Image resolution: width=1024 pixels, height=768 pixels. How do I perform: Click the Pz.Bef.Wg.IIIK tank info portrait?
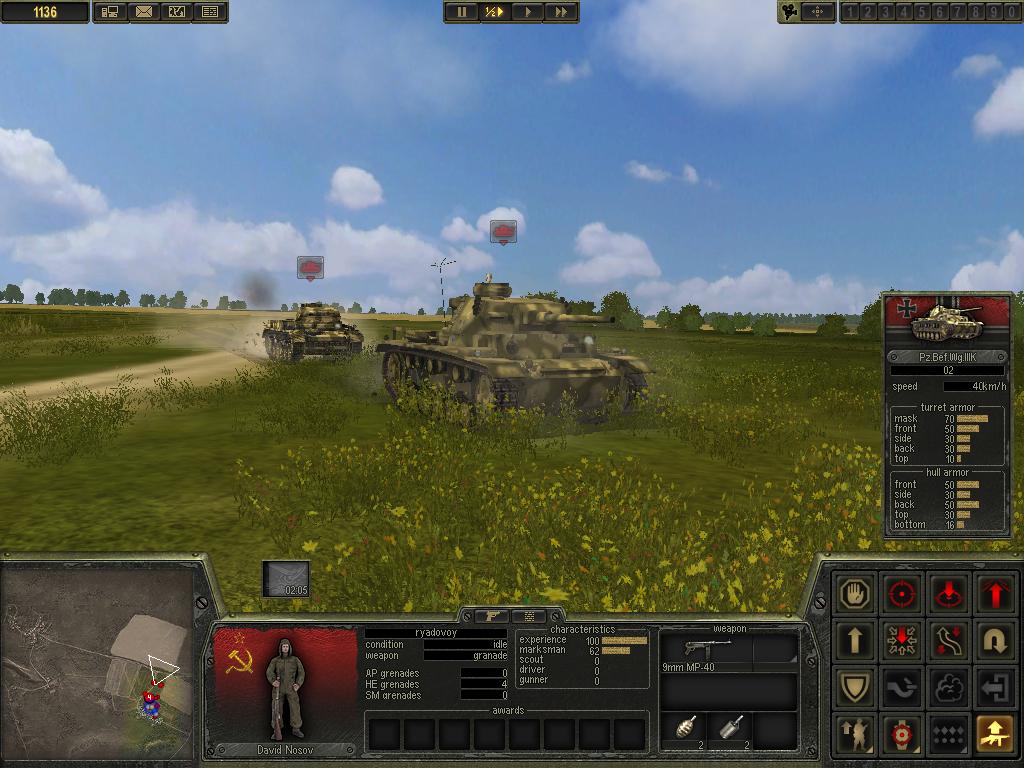pos(946,322)
